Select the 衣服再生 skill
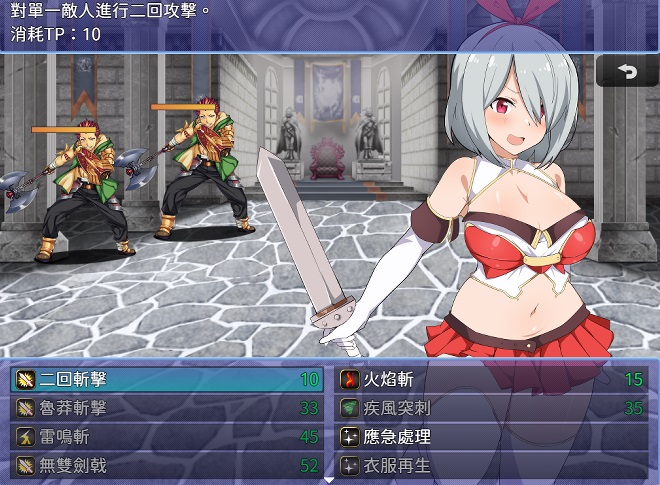 coord(492,464)
